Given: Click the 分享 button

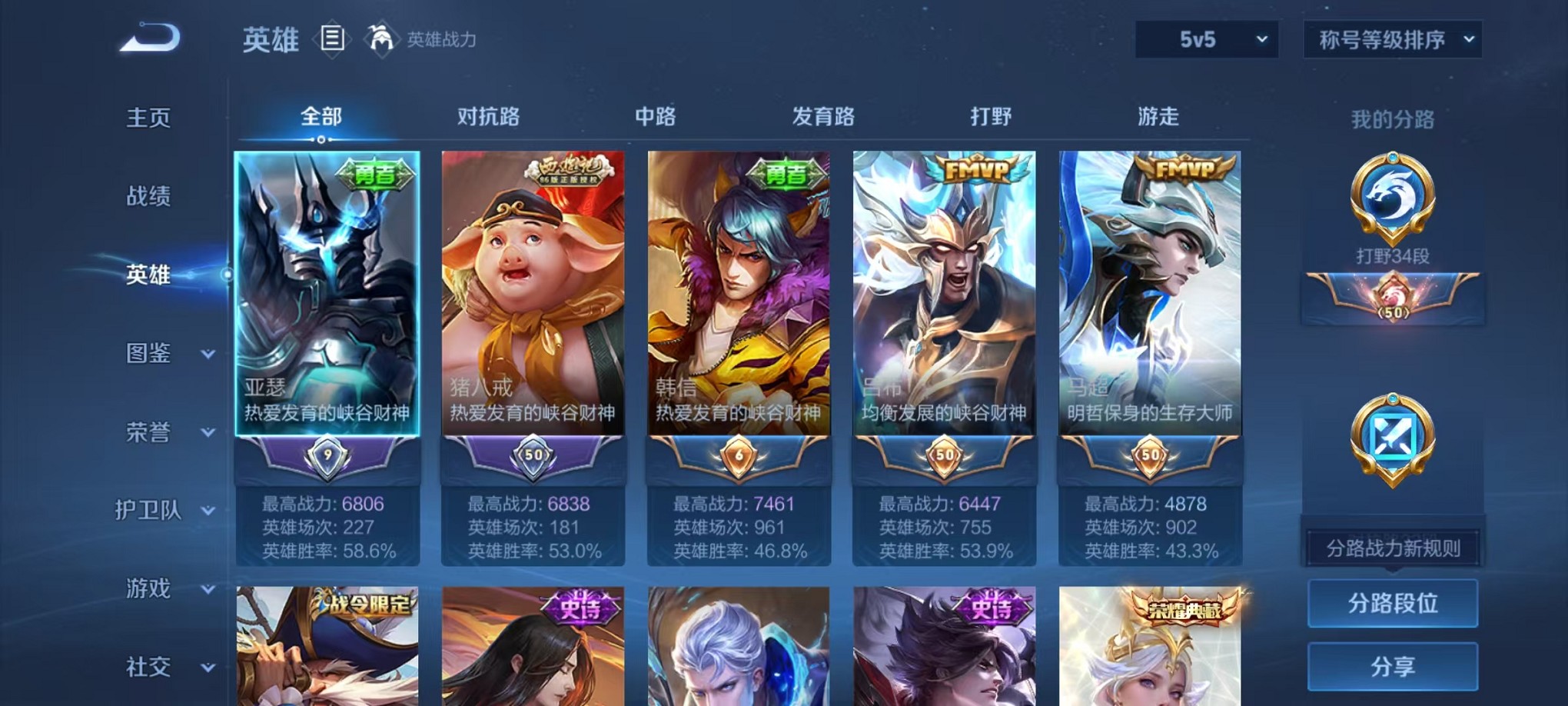Looking at the screenshot, I should point(1392,666).
